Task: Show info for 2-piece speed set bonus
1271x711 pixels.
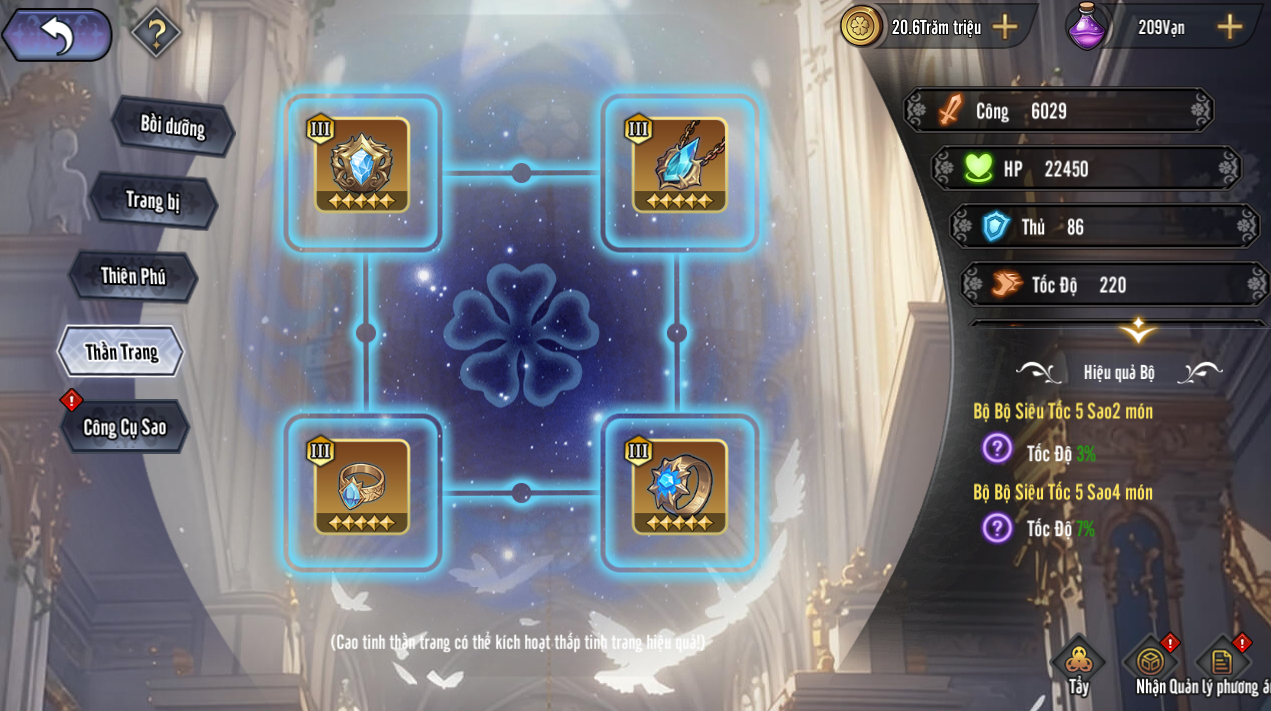Action: tap(997, 448)
